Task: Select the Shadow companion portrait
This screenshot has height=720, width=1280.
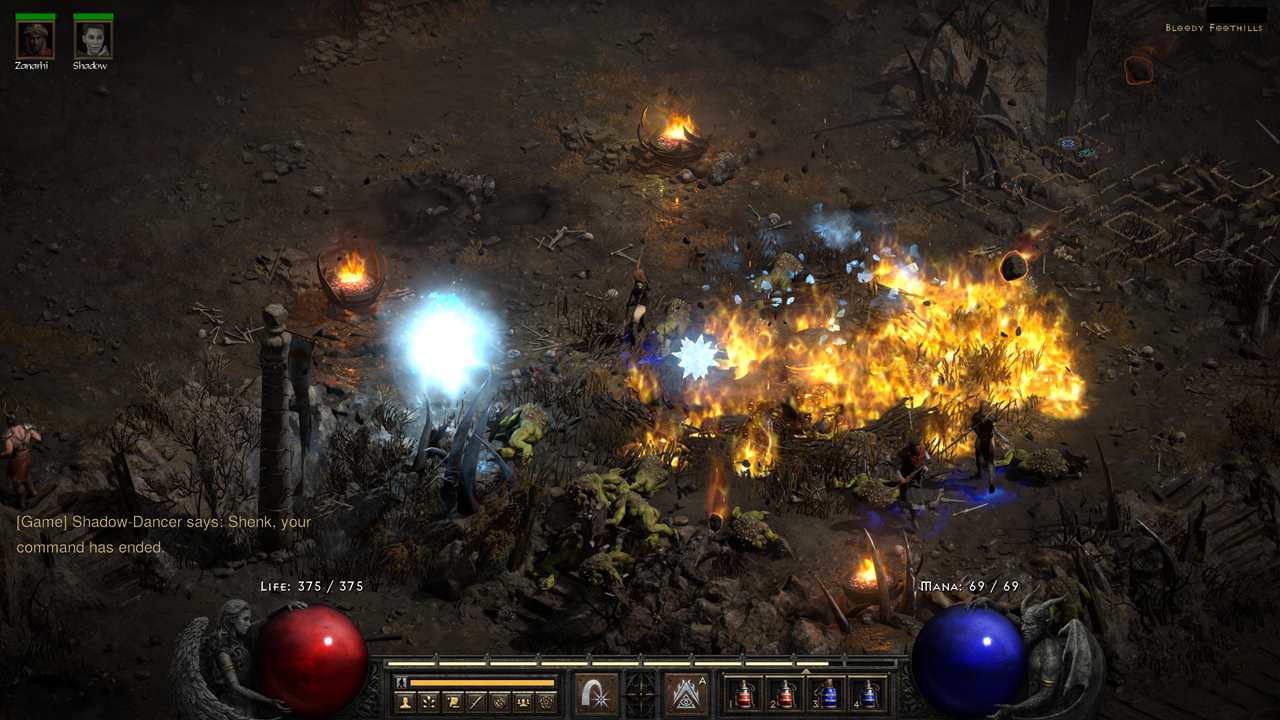Action: coord(93,39)
